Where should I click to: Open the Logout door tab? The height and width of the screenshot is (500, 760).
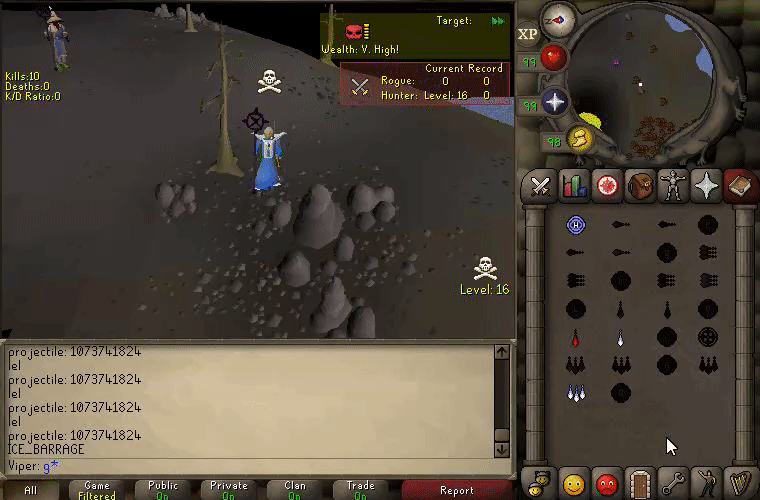tap(639, 484)
